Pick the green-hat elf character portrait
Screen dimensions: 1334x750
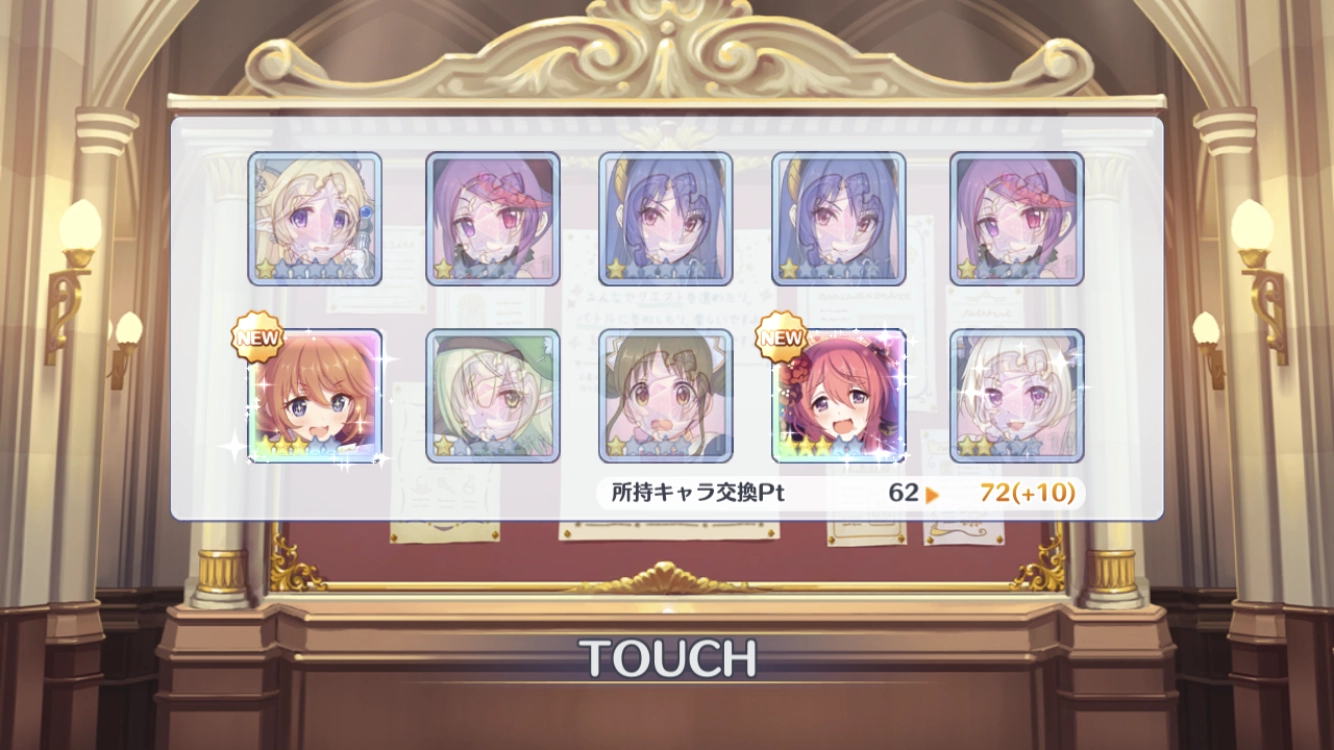493,396
